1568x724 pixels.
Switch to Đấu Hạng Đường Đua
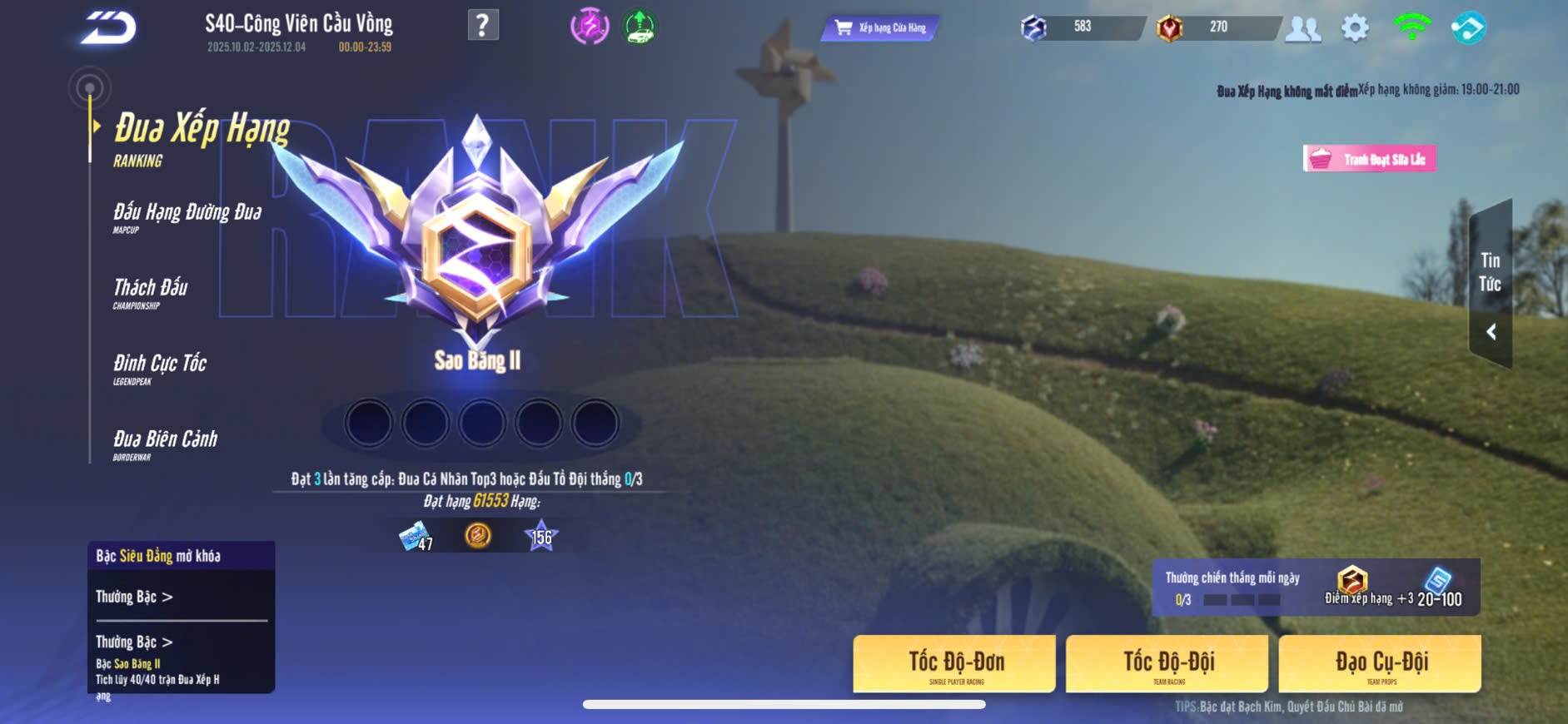(187, 216)
